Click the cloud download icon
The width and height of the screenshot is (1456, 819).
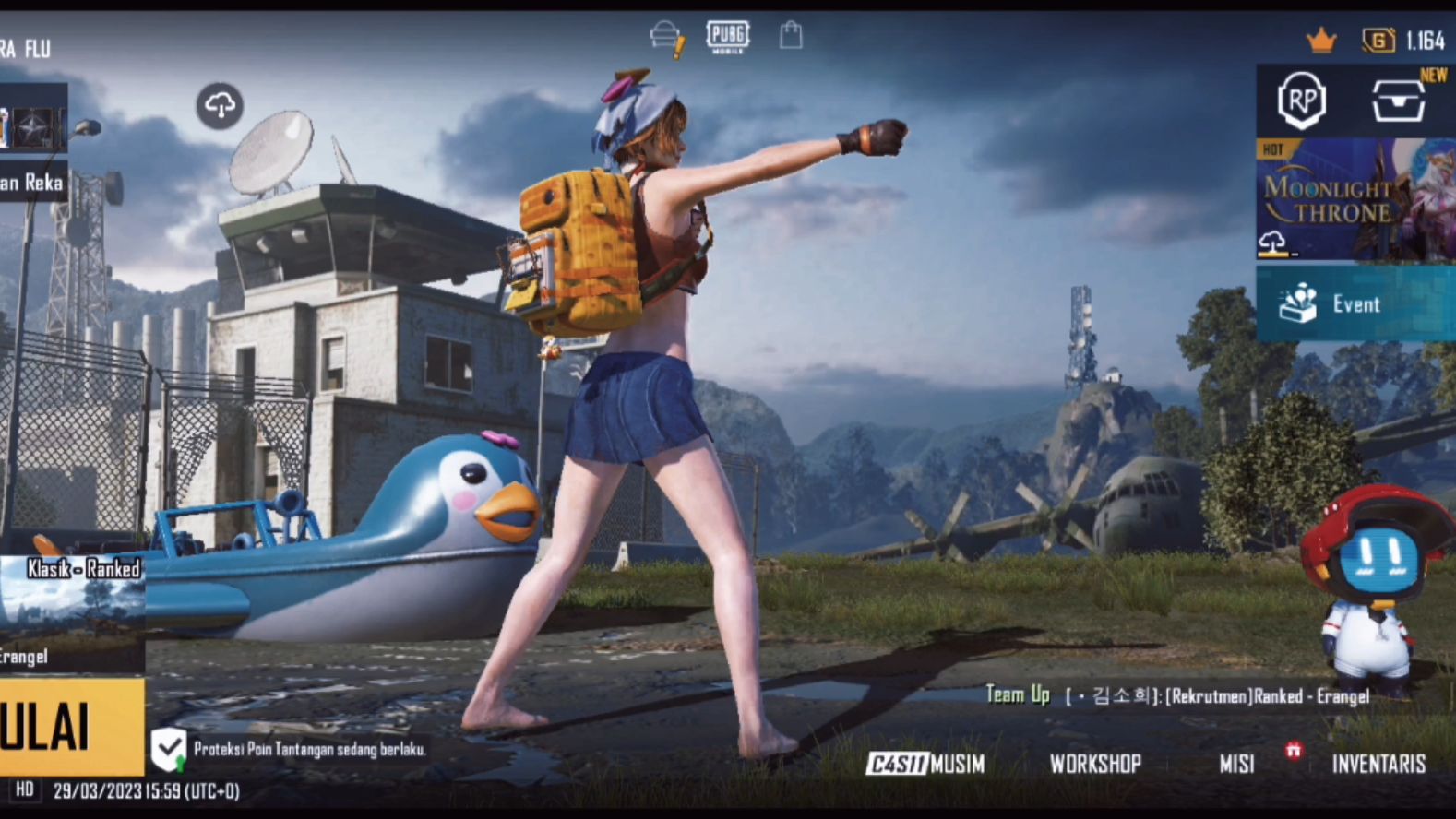[220, 106]
